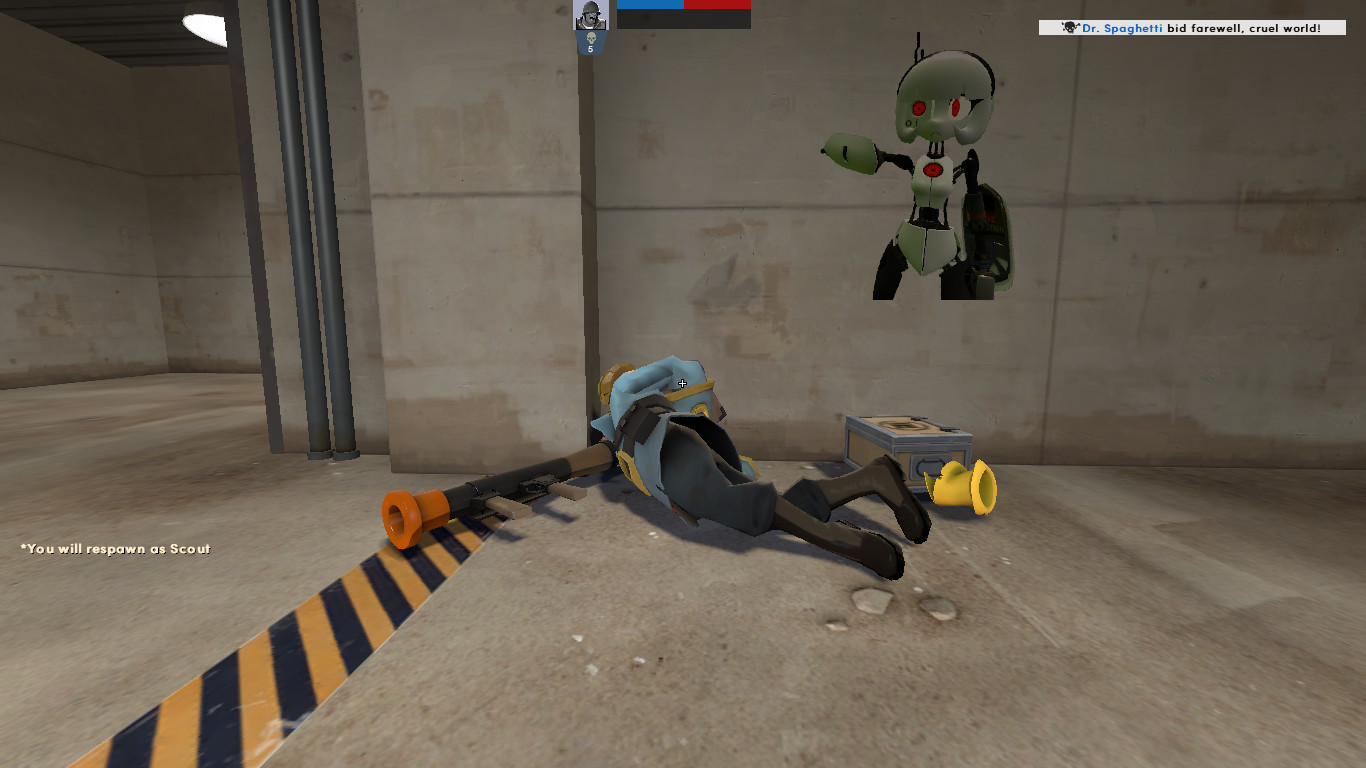The image size is (1366, 768).
Task: Click the blue section of the score bar
Action: (x=650, y=5)
